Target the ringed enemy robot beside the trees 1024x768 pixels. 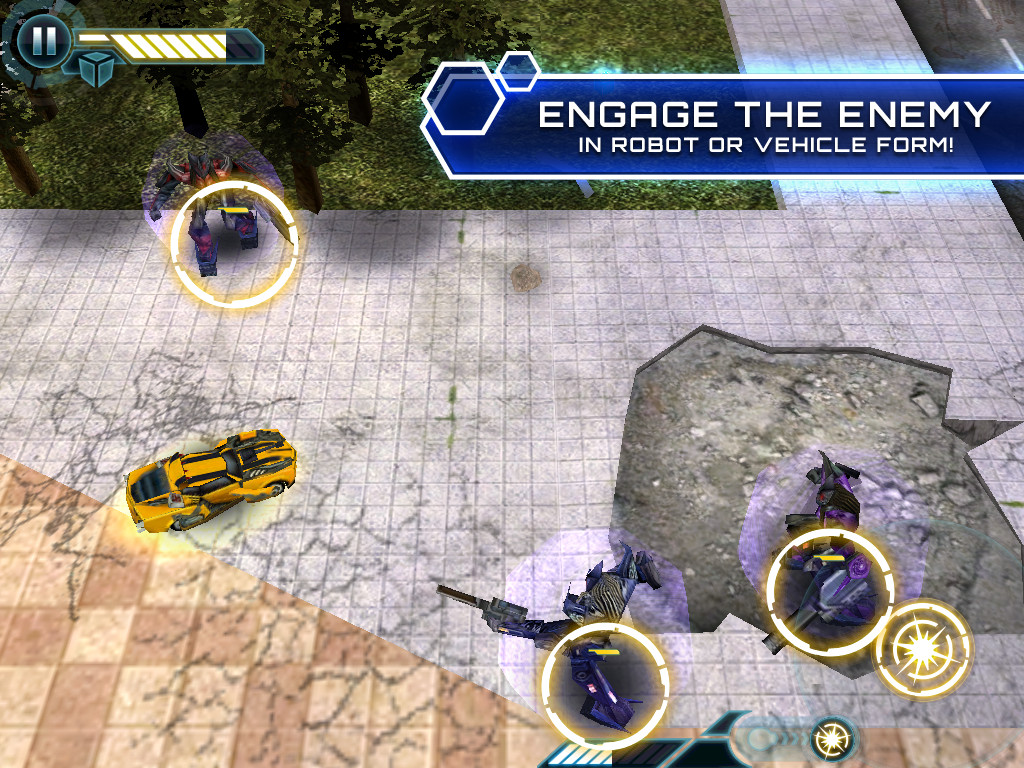coord(234,242)
